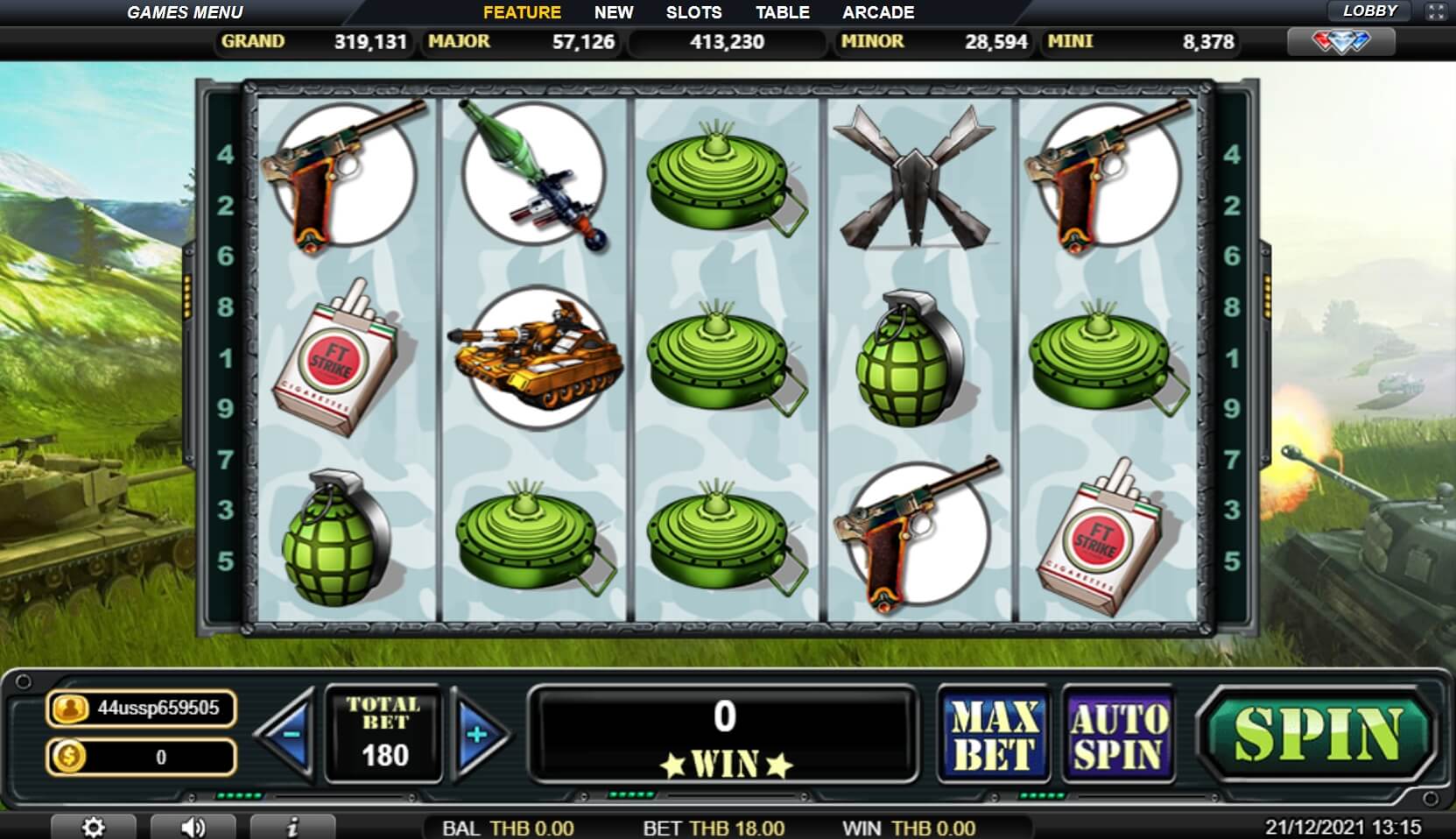
Task: Toggle the MINOR jackpot display
Action: (932, 41)
